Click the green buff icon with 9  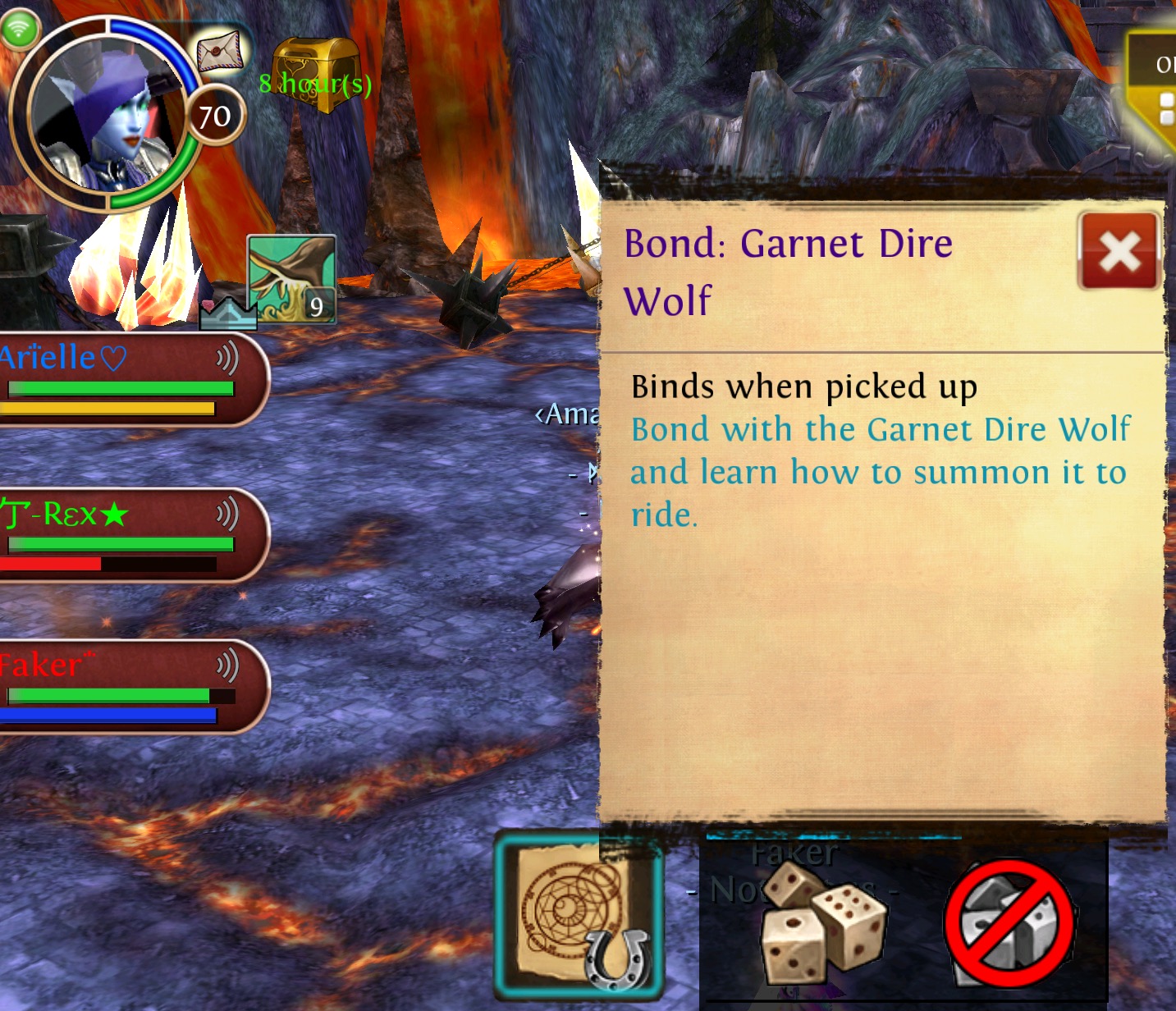(291, 279)
